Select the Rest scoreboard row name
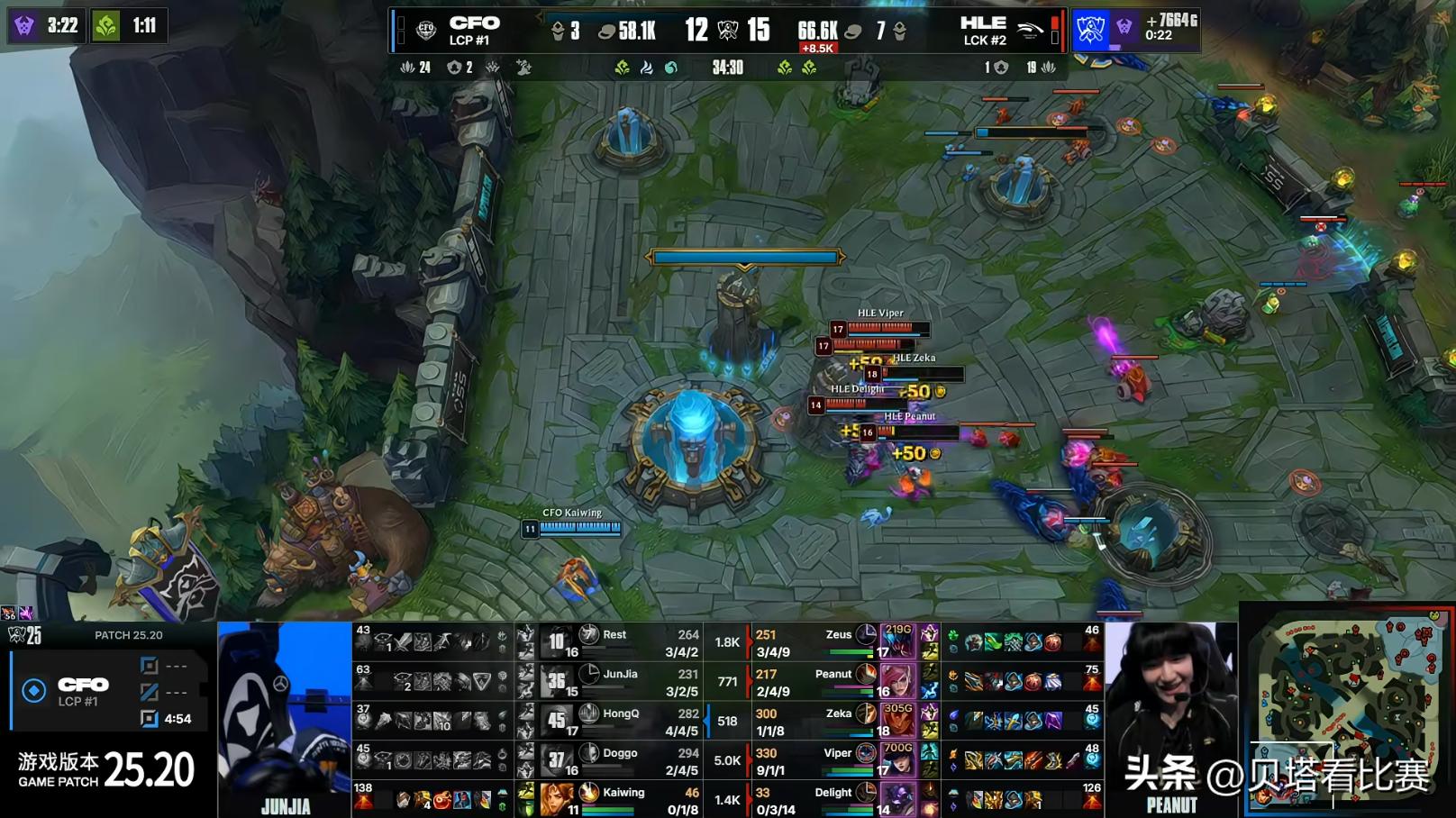1456x818 pixels. (x=614, y=634)
